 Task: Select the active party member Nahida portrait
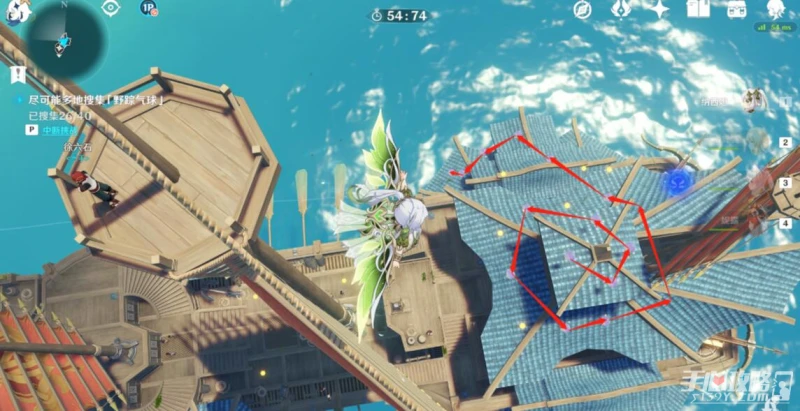pyautogui.click(x=753, y=102)
